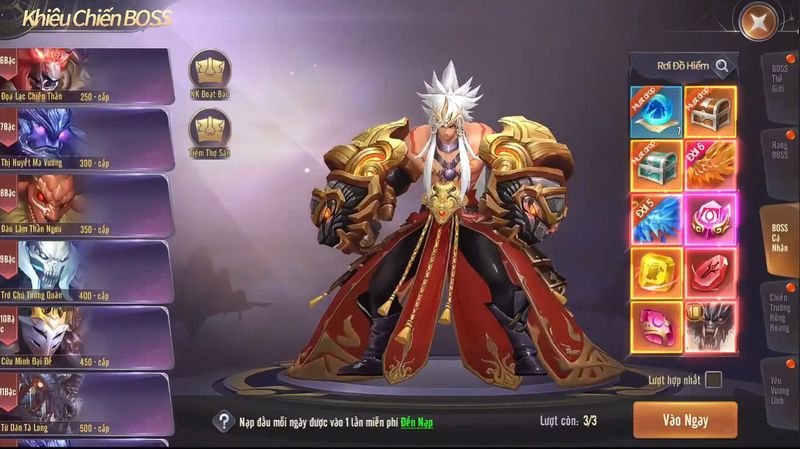Click the magnifier beside Rơi Đồ Hiếm
This screenshot has width=800, height=449.
click(722, 66)
